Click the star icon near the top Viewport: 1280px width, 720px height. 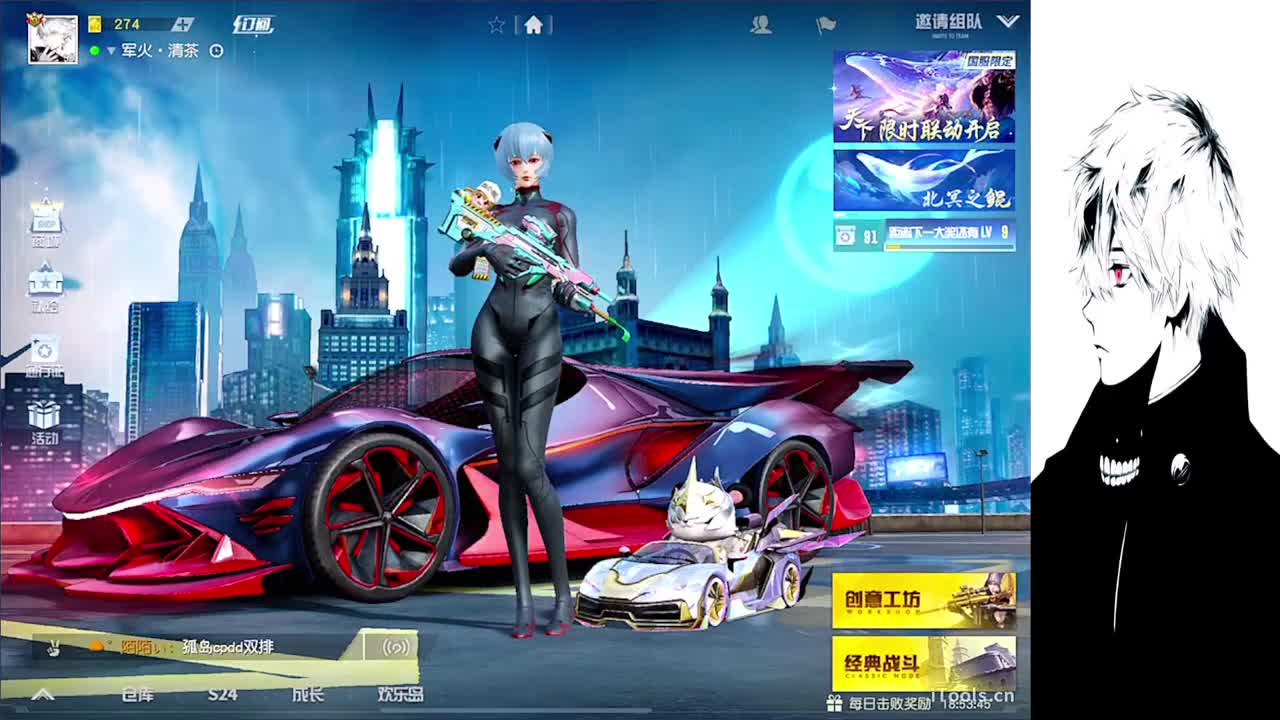coord(496,27)
